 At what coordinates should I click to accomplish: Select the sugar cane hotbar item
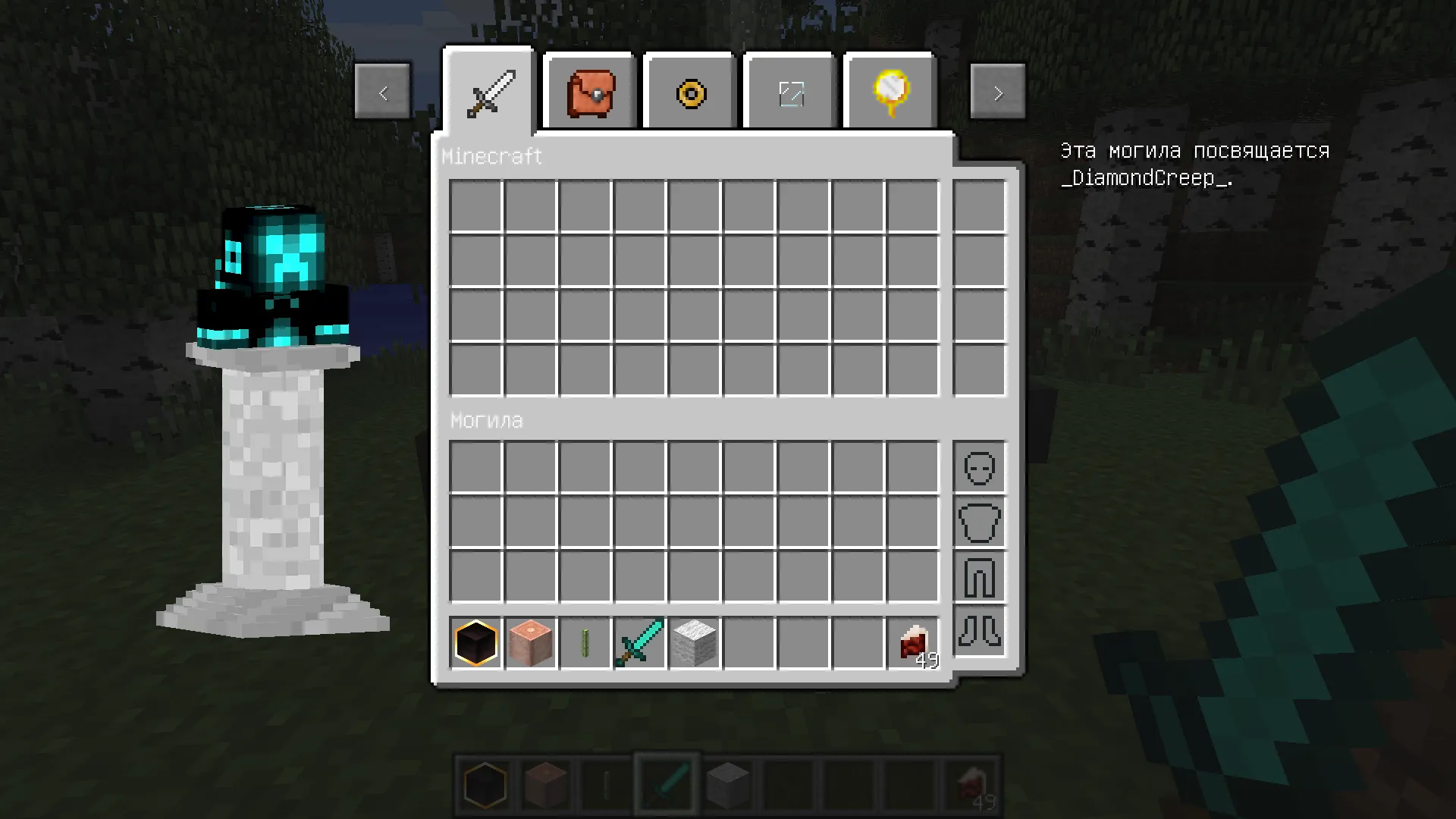pos(585,643)
